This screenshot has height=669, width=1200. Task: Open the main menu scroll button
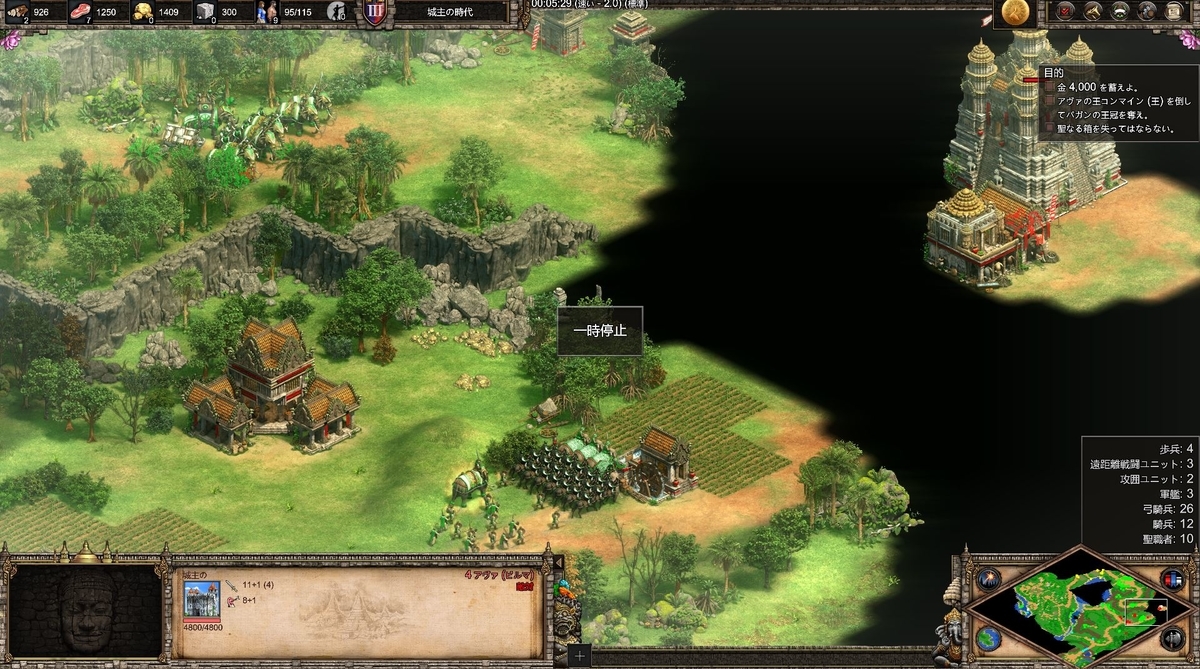point(1174,12)
